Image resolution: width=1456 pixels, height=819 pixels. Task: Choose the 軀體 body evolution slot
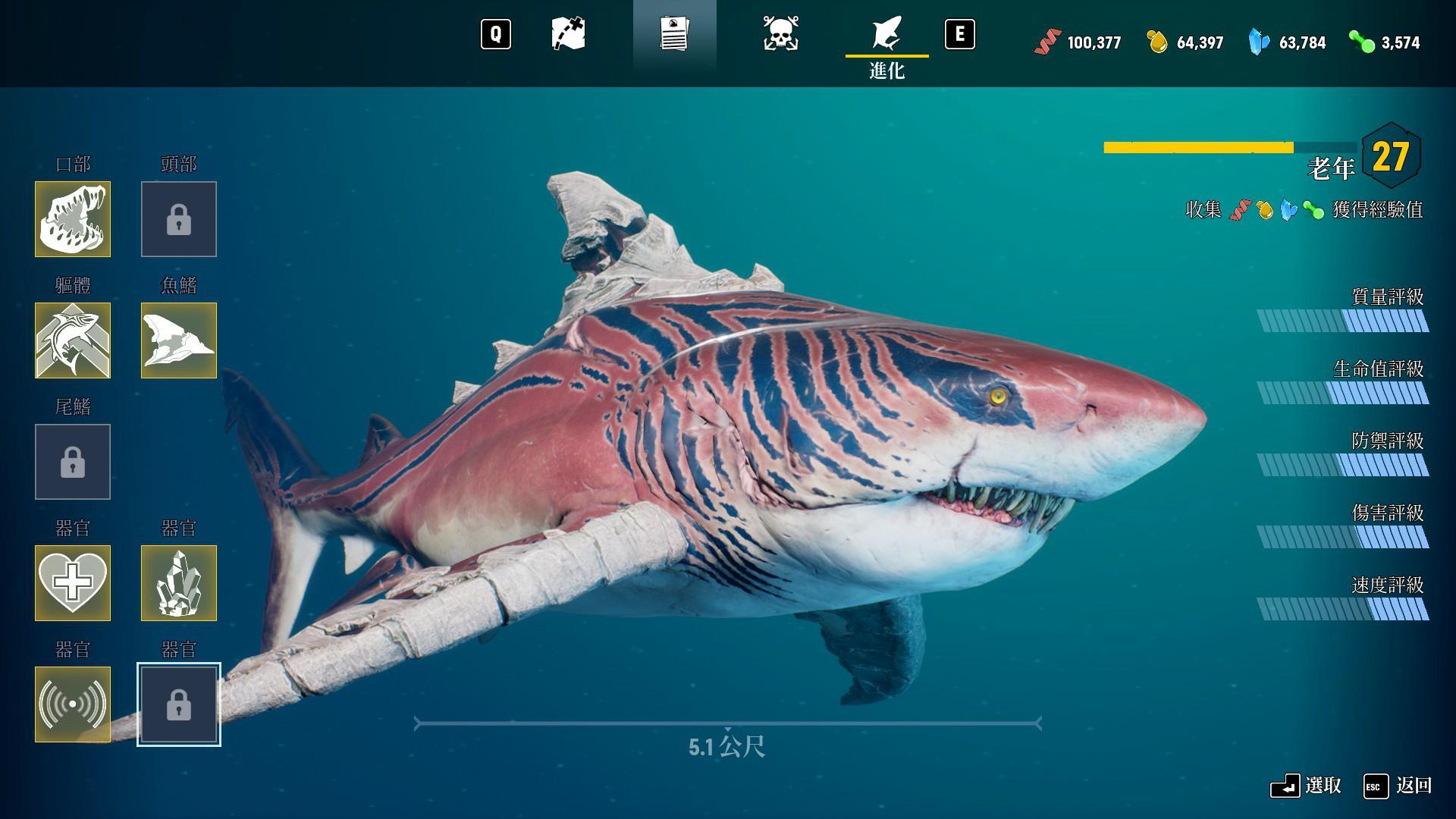point(73,340)
